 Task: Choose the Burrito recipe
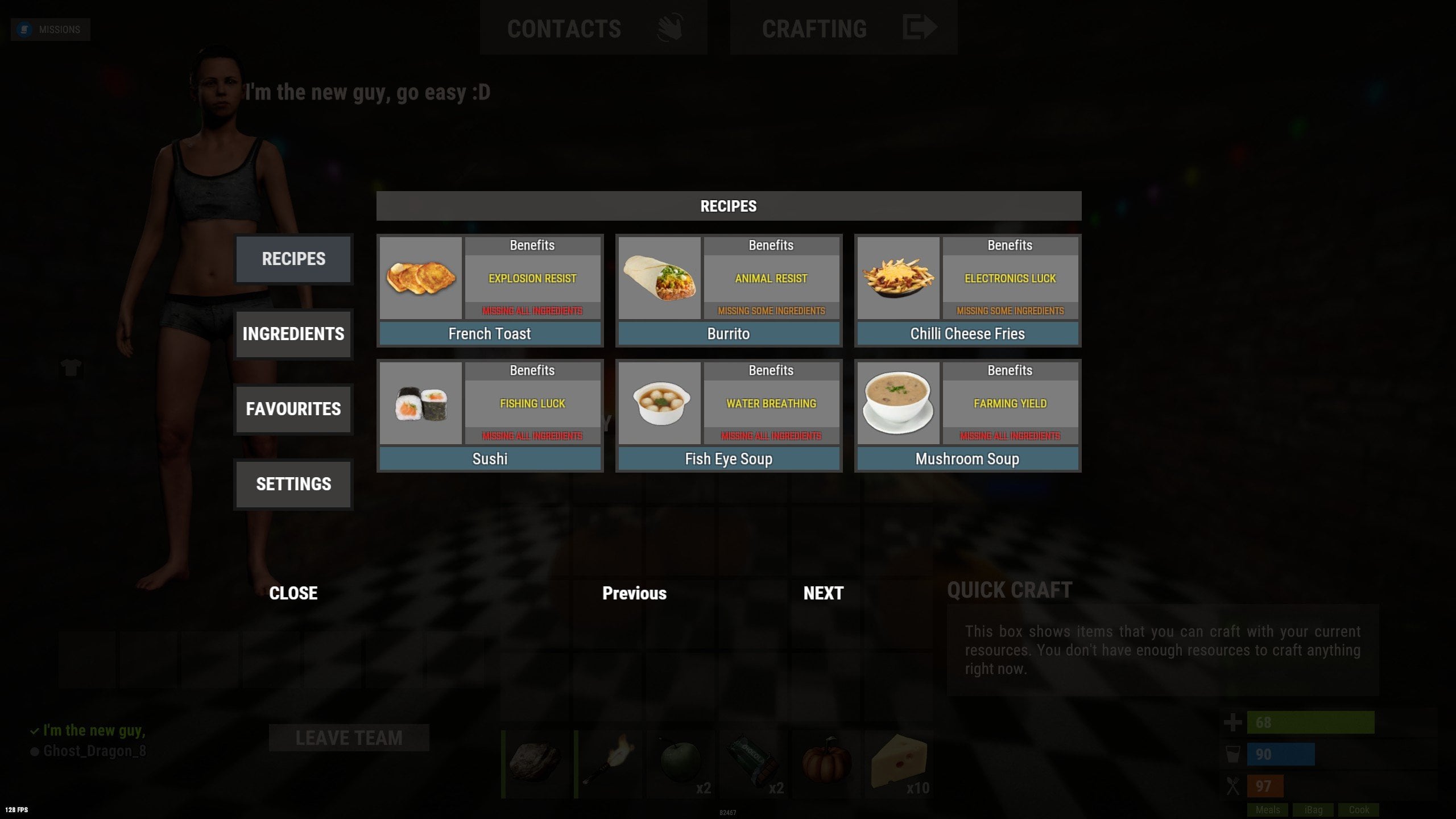(729, 334)
